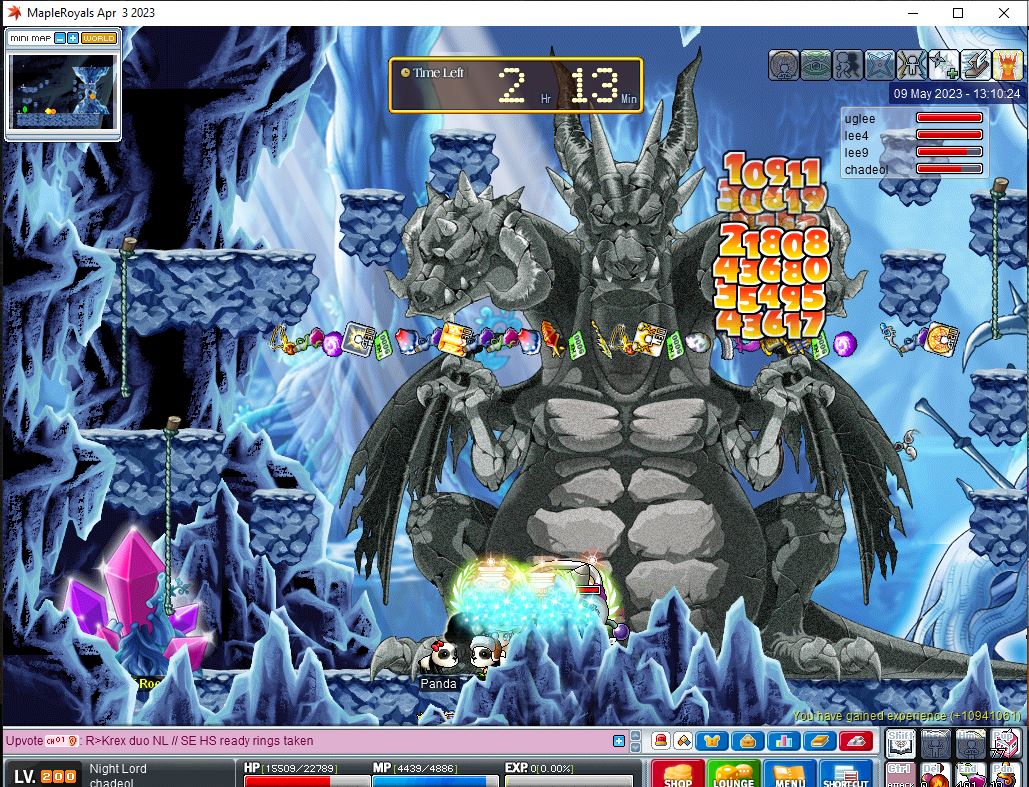Click the minimap view
Image resolution: width=1029 pixels, height=787 pixels.
(63, 91)
